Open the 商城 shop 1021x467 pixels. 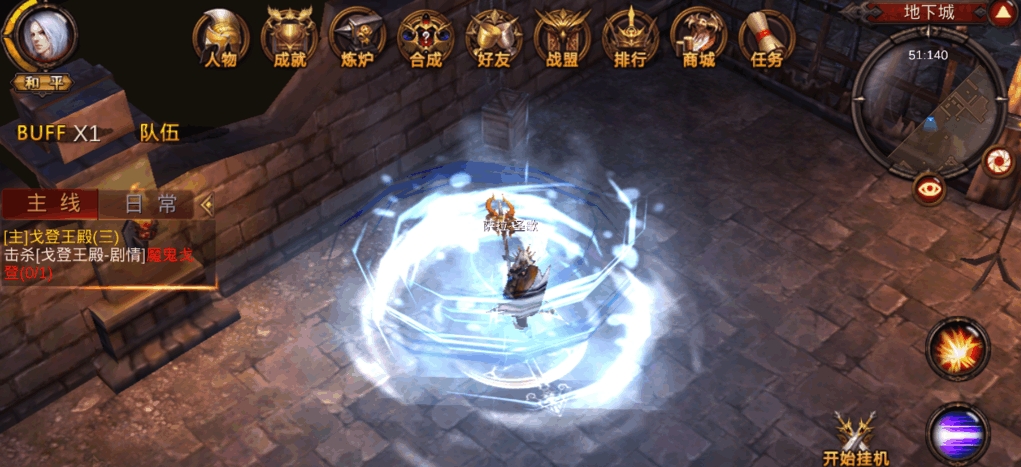point(698,38)
